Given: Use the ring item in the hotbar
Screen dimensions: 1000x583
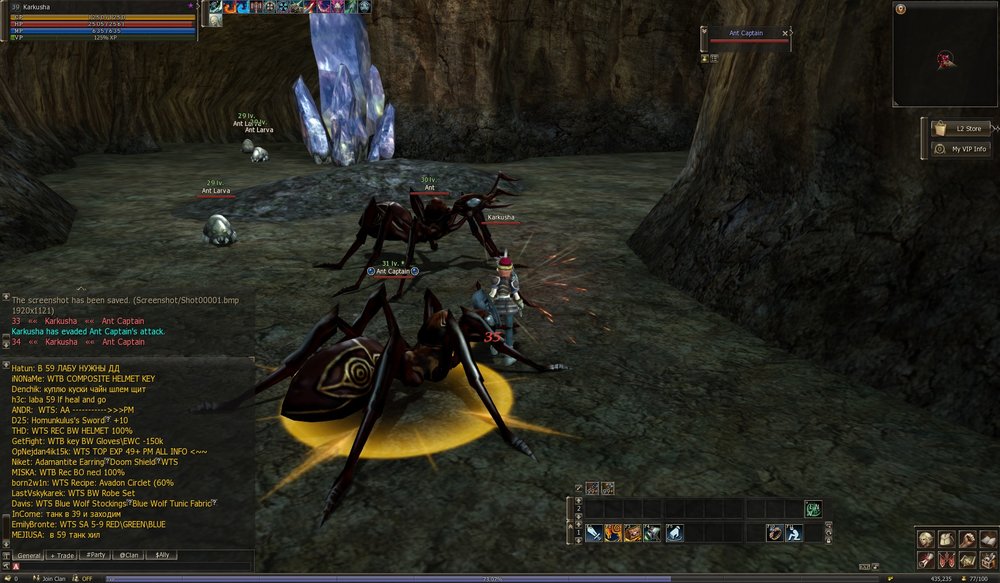Looking at the screenshot, I should pos(775,533).
